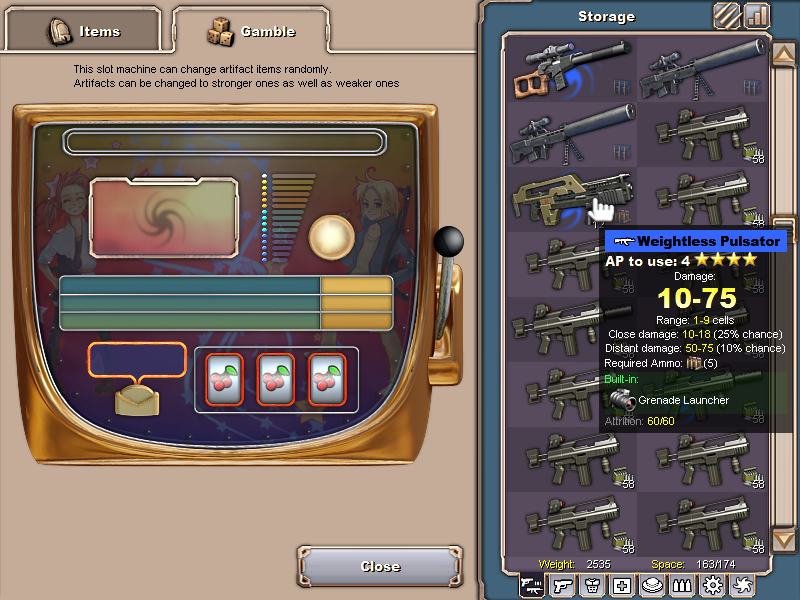This screenshot has width=800, height=600.
Task: Close the gamble window
Action: click(x=380, y=566)
